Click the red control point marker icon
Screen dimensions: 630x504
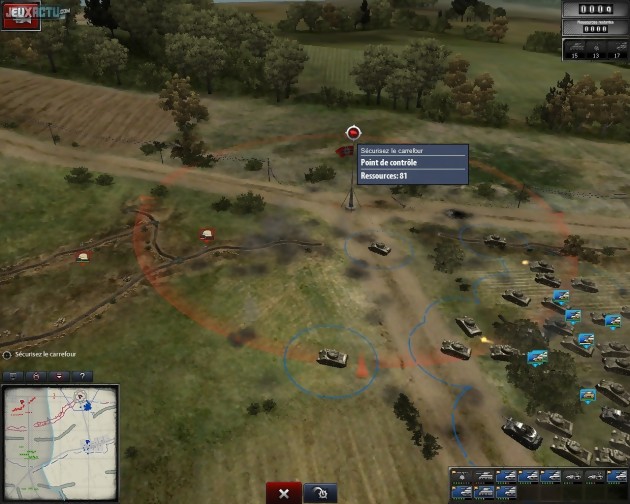point(352,132)
